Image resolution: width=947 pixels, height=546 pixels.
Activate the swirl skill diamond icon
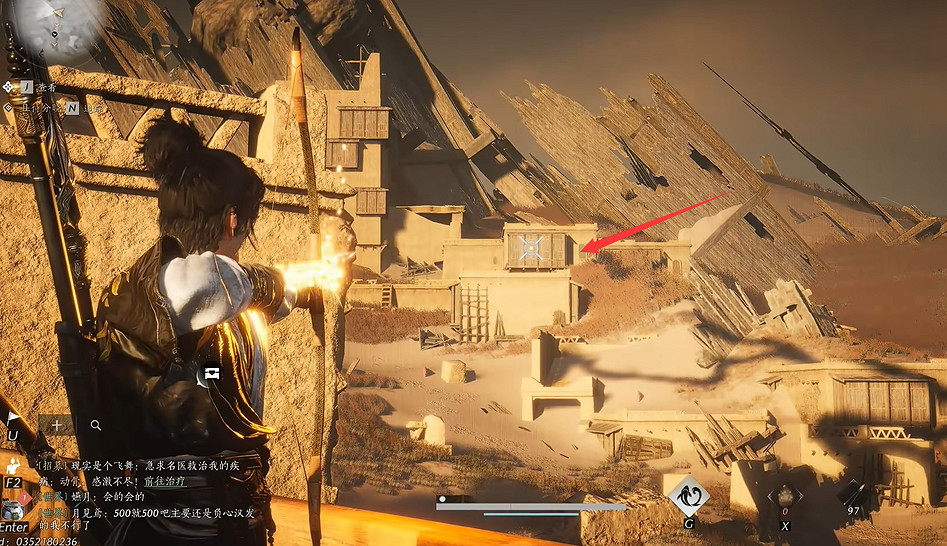click(690, 495)
